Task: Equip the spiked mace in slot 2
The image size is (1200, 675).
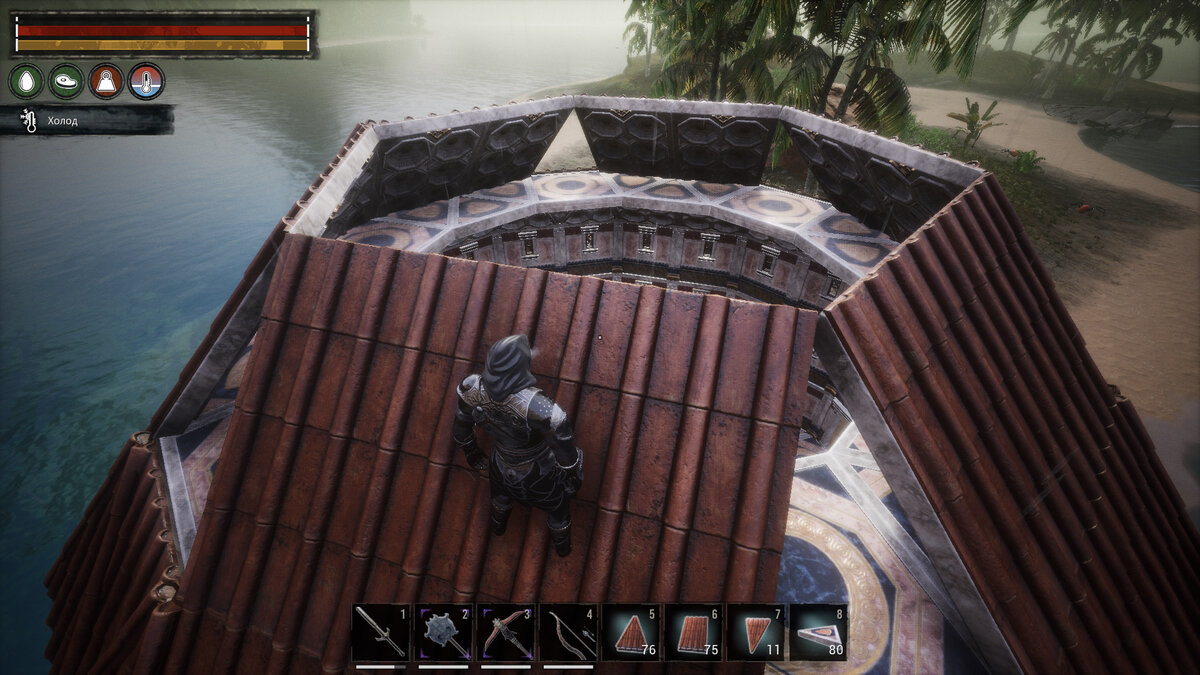Action: pos(443,633)
